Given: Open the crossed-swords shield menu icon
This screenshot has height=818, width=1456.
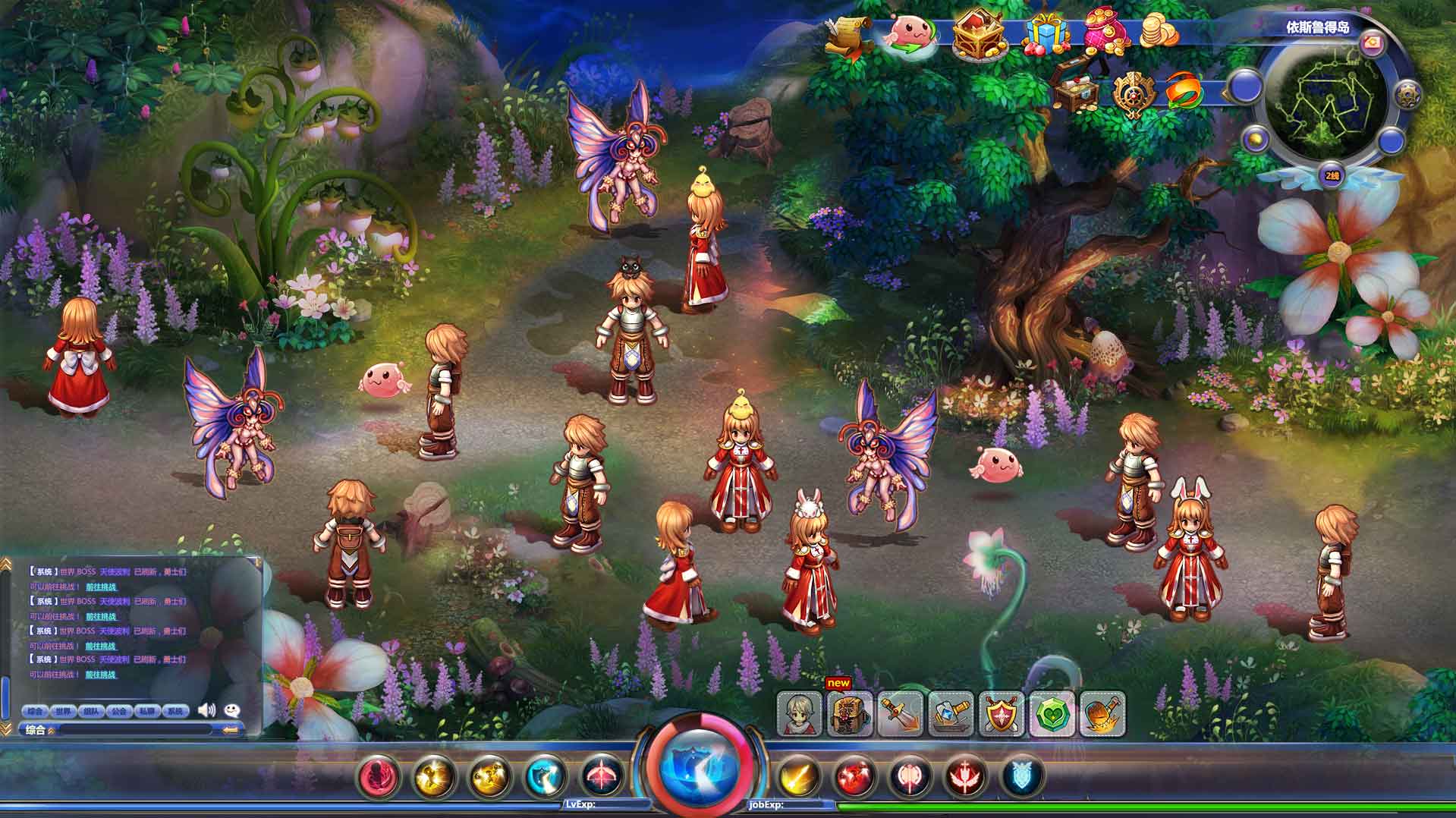Looking at the screenshot, I should (x=1002, y=714).
